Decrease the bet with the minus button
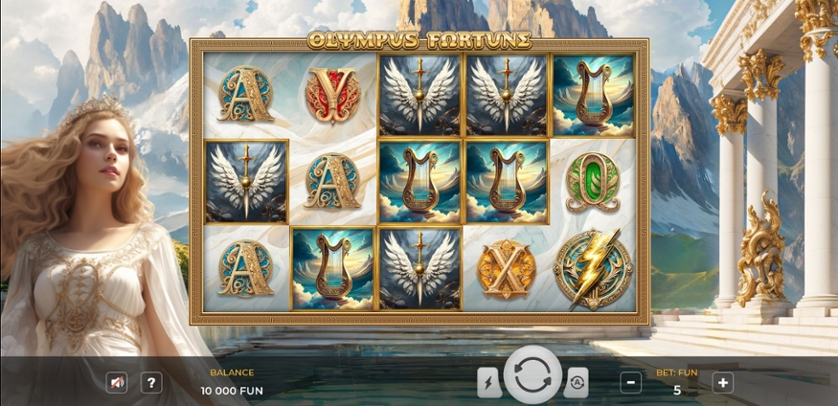The height and width of the screenshot is (406, 838). pyautogui.click(x=631, y=382)
